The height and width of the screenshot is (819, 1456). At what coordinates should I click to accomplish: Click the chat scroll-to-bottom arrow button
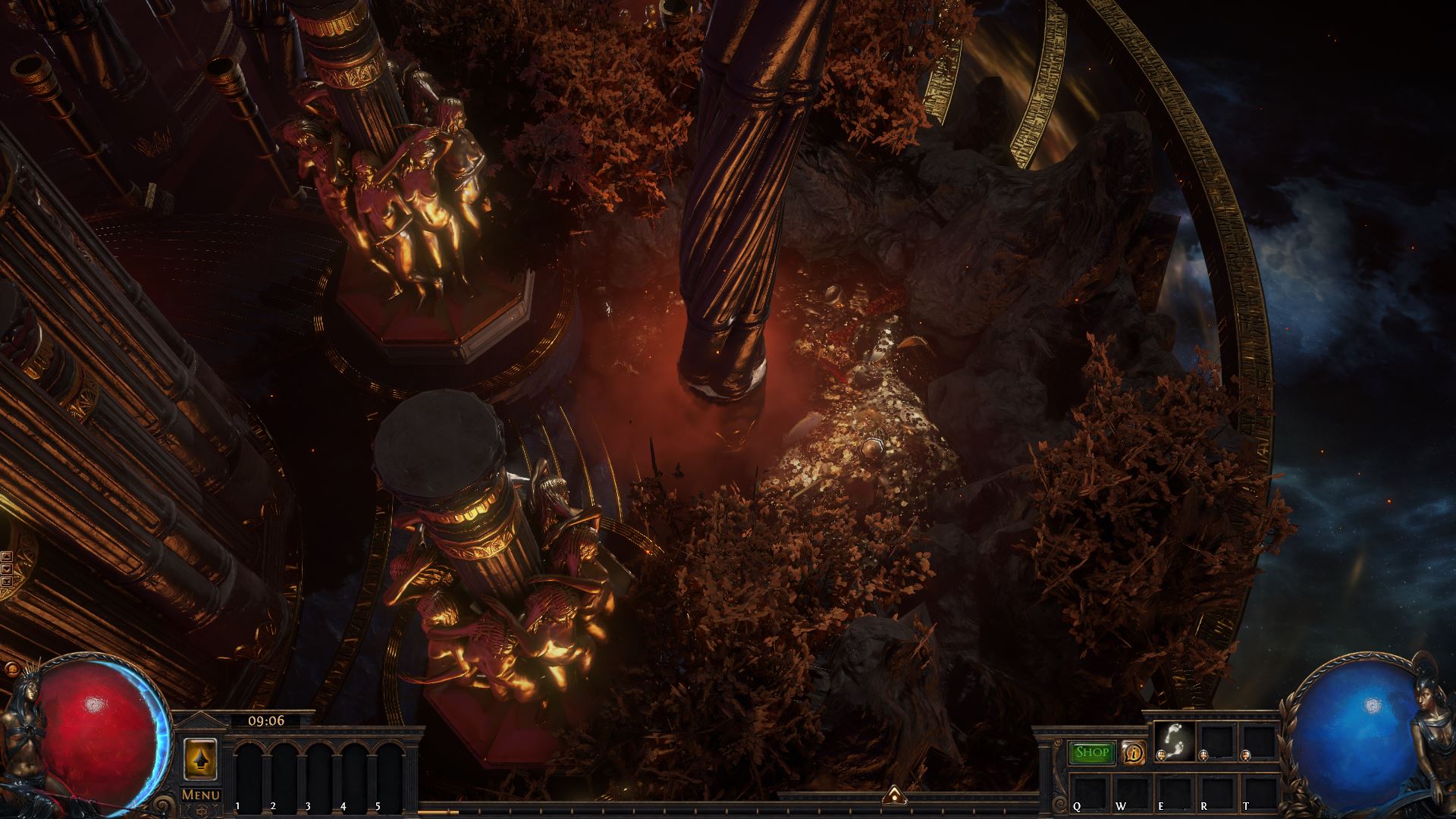(x=7, y=582)
